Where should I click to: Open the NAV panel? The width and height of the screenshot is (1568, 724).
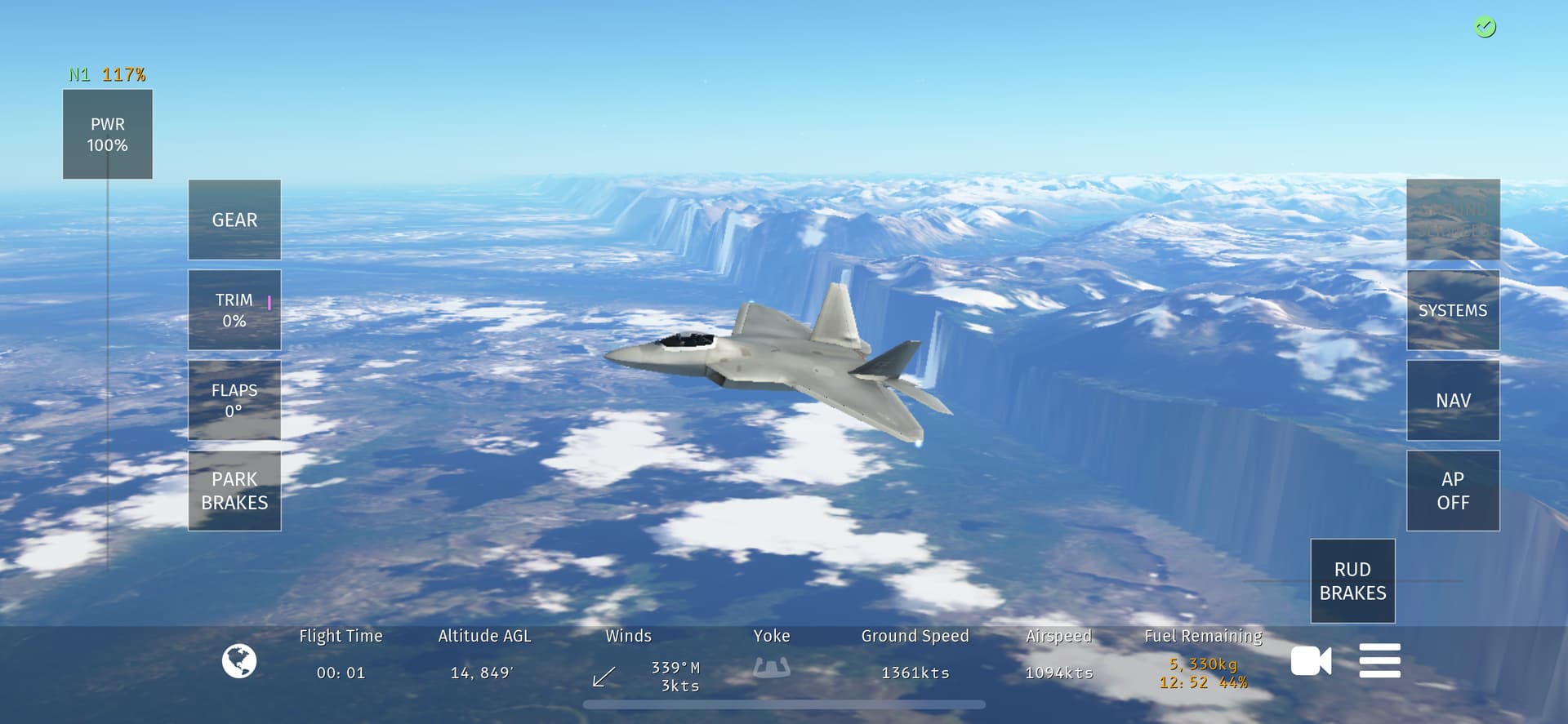(x=1453, y=400)
